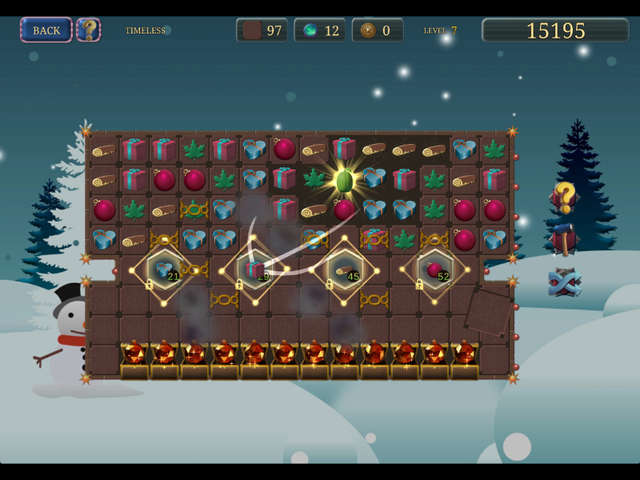Choose the locked wooden log tile marked 45

[344, 269]
